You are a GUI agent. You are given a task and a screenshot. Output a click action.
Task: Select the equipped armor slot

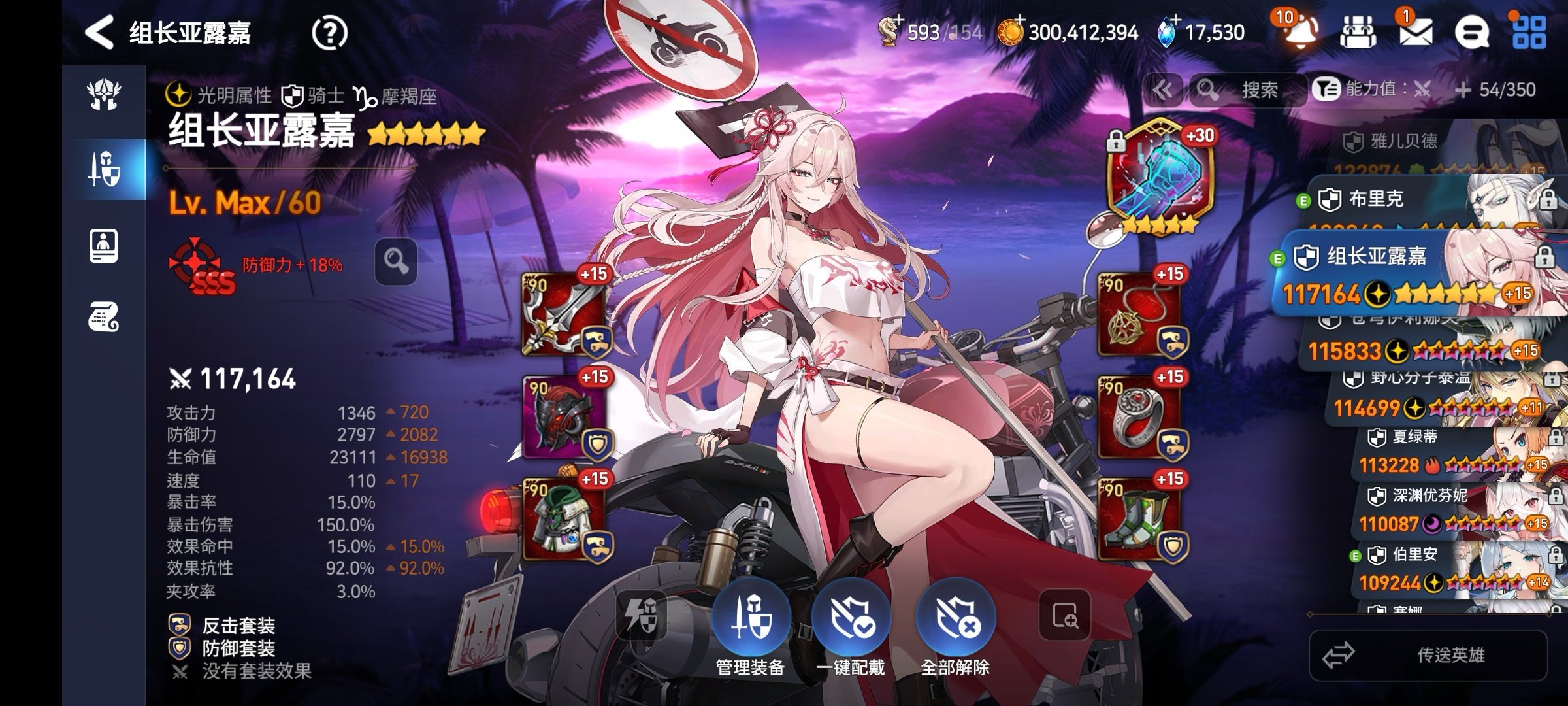(x=564, y=519)
